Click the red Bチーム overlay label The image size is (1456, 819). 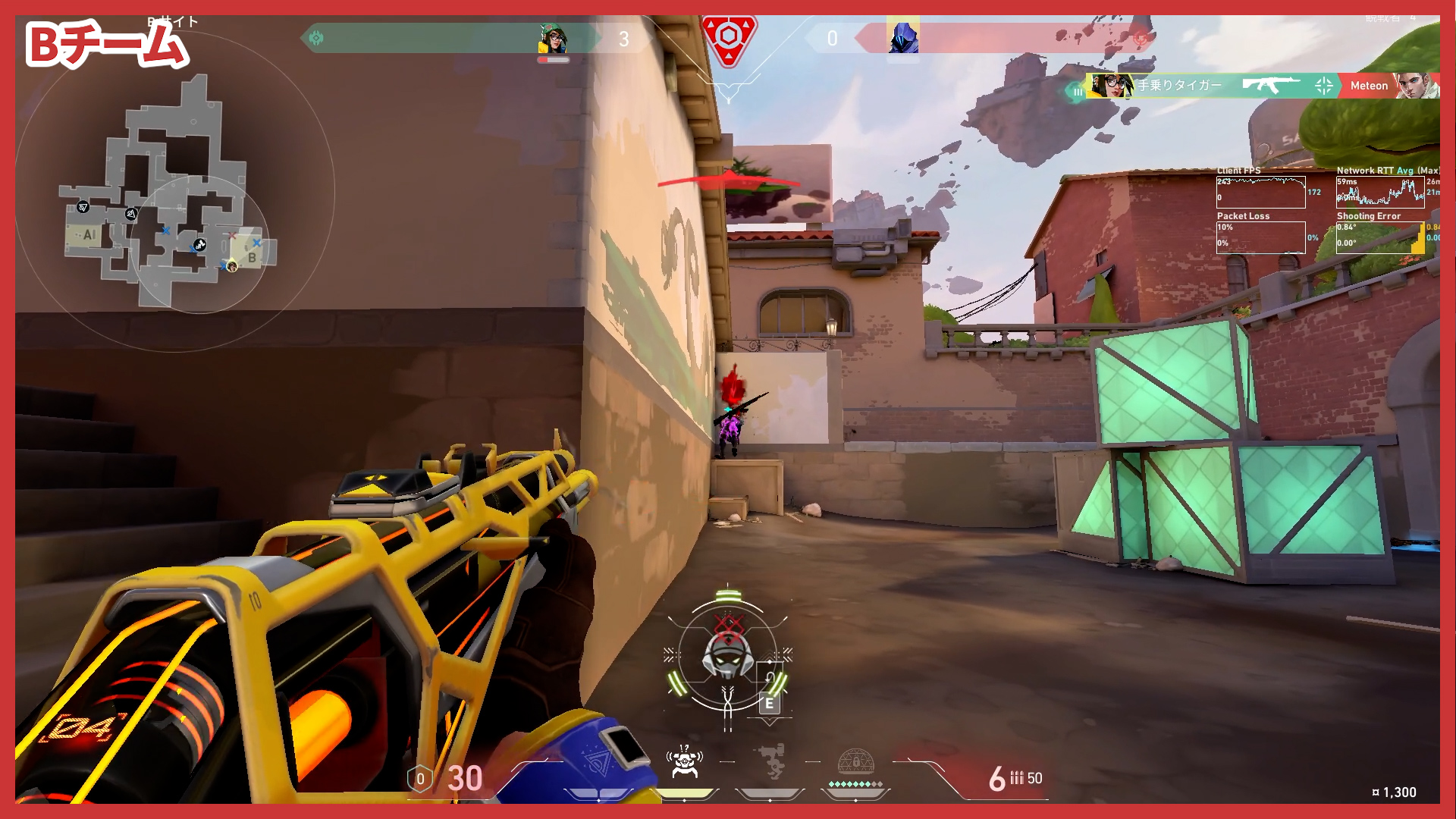click(x=106, y=45)
